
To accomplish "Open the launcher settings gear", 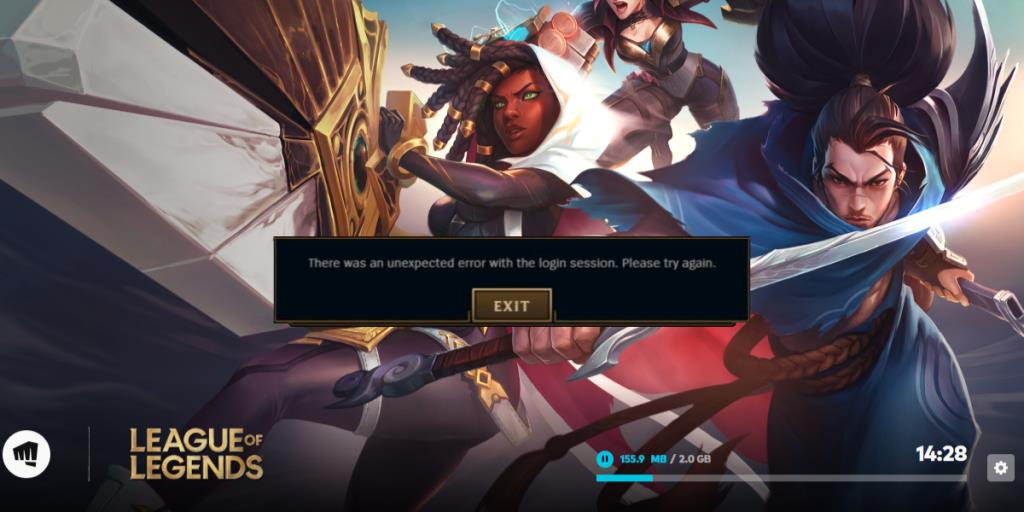I will 1000,467.
